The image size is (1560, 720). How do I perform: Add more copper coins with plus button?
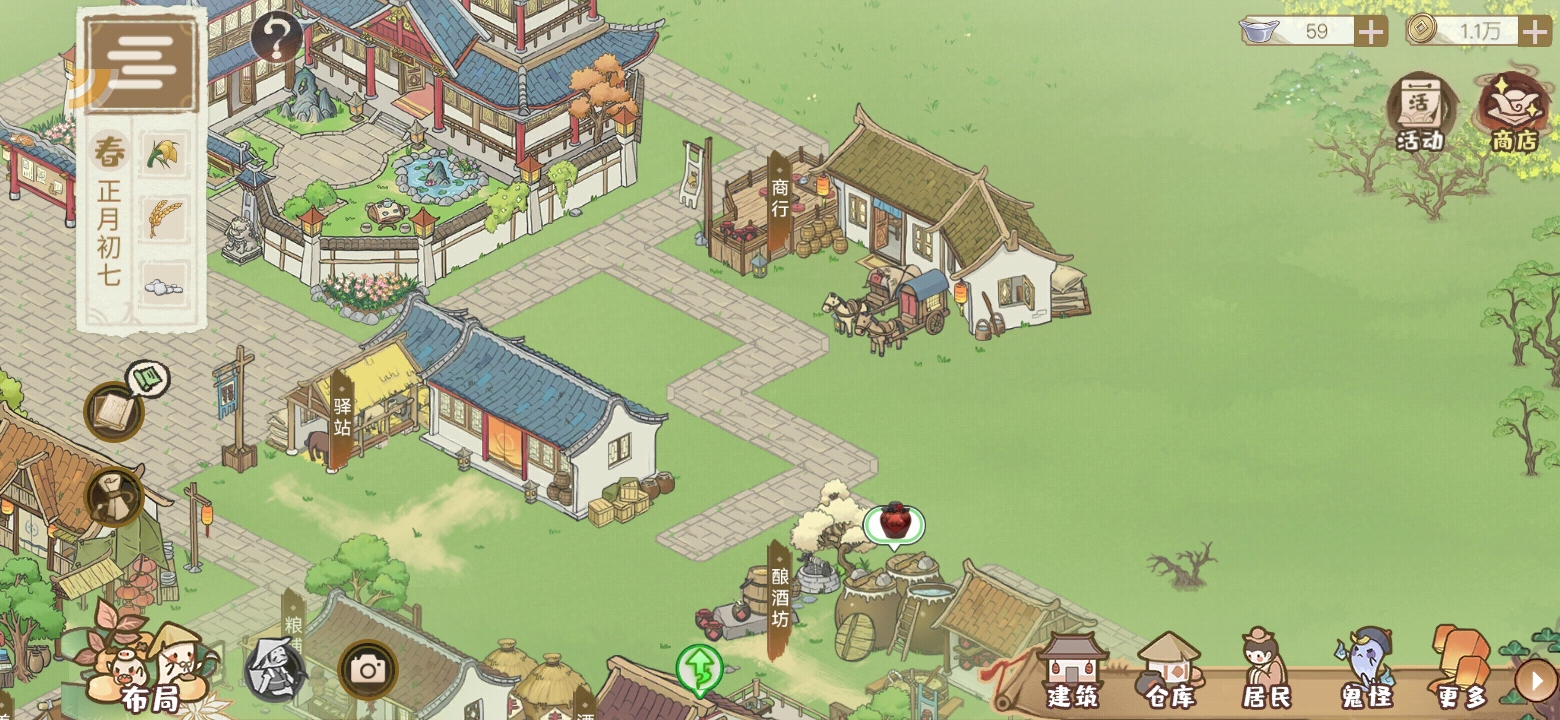pyautogui.click(x=1535, y=31)
